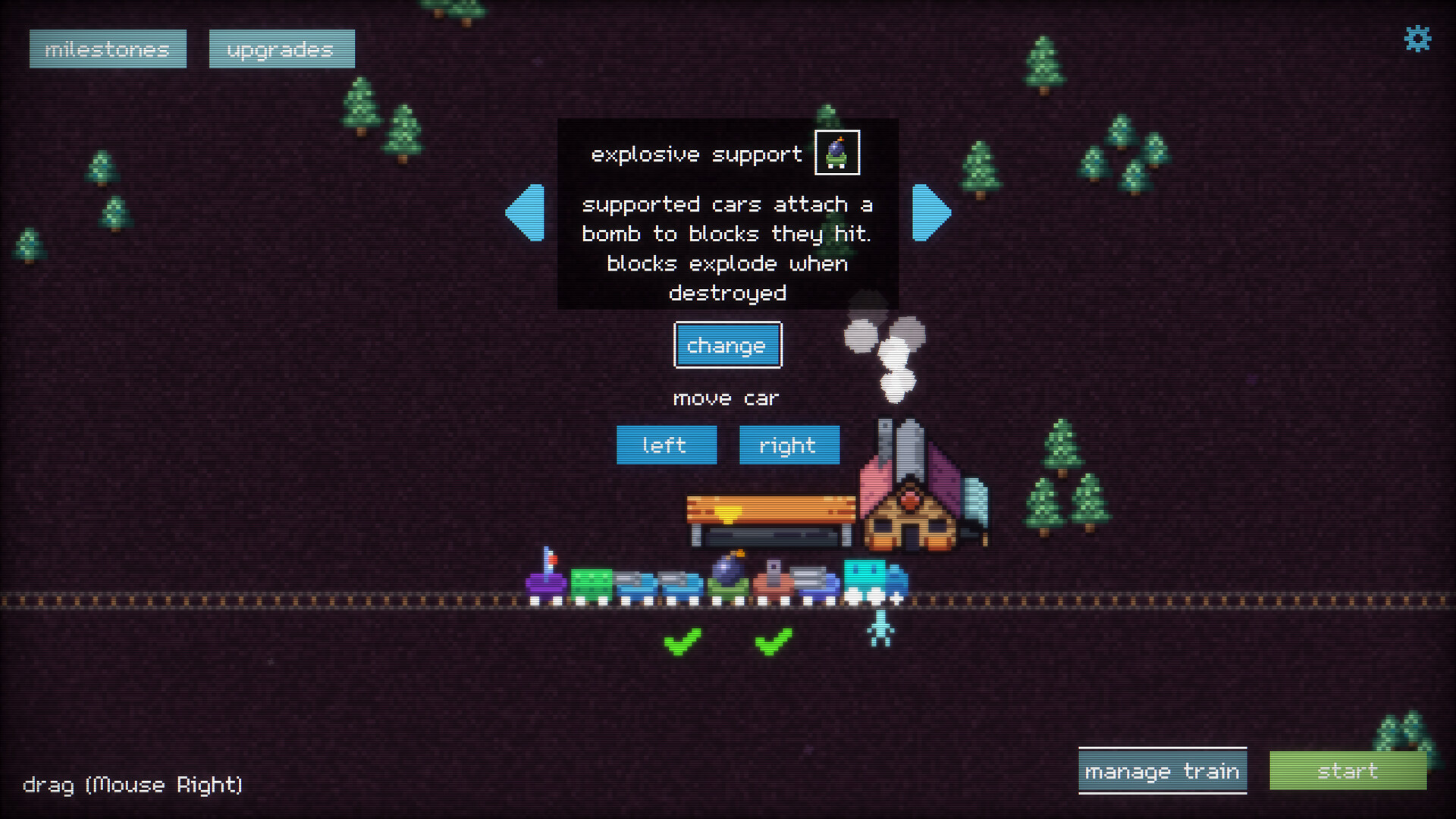Open the settings gear
The width and height of the screenshot is (1456, 819).
point(1419,41)
